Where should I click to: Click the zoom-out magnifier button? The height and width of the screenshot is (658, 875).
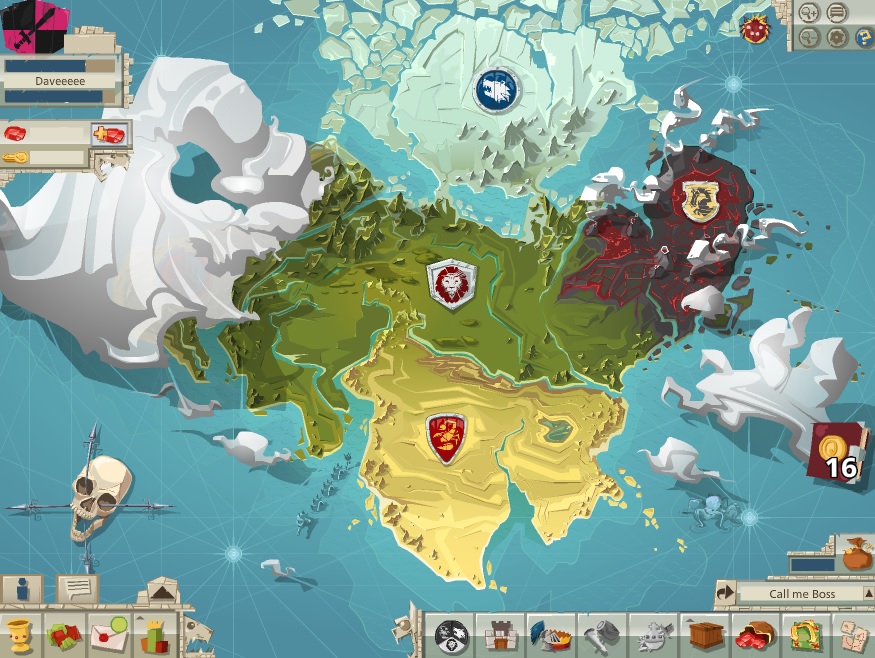coord(810,37)
